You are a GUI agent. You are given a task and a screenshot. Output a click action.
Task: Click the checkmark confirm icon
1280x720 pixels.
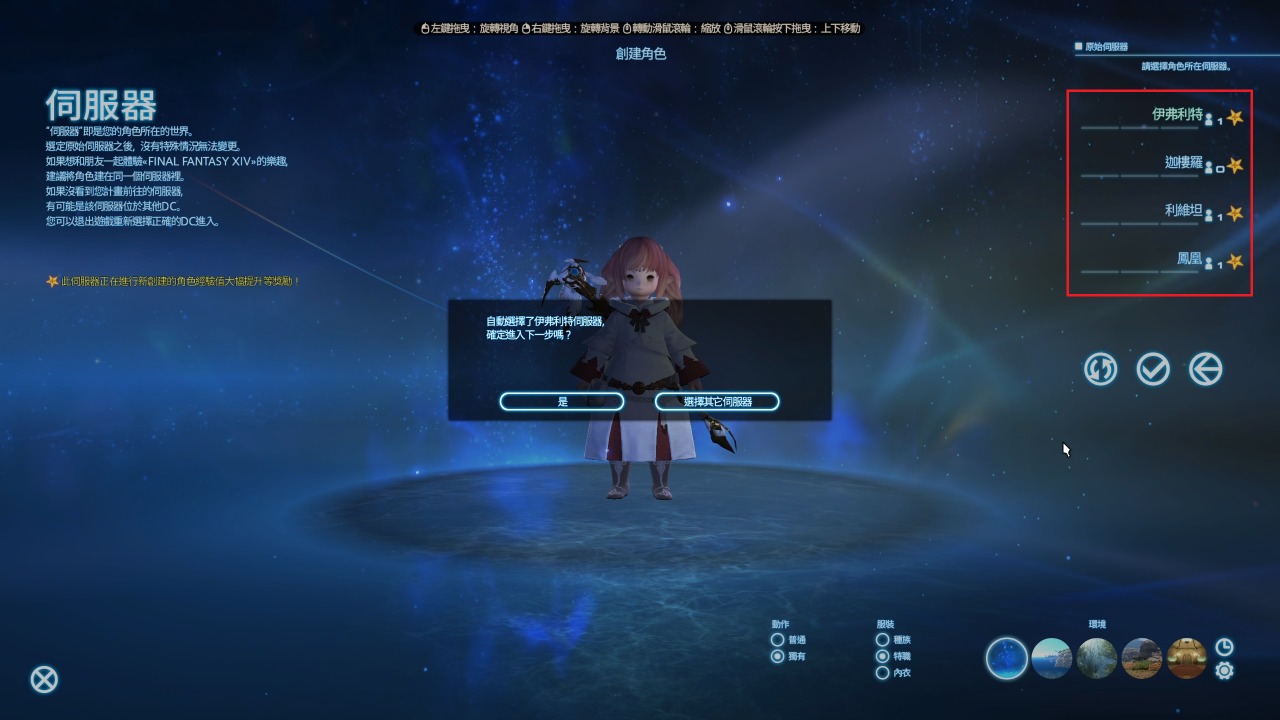[x=1153, y=370]
